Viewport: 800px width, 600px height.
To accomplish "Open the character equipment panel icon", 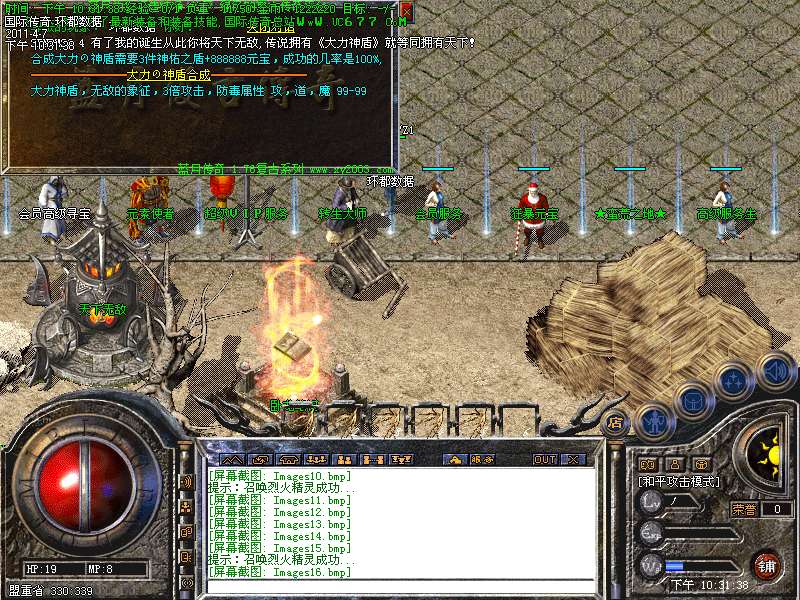I will 653,420.
